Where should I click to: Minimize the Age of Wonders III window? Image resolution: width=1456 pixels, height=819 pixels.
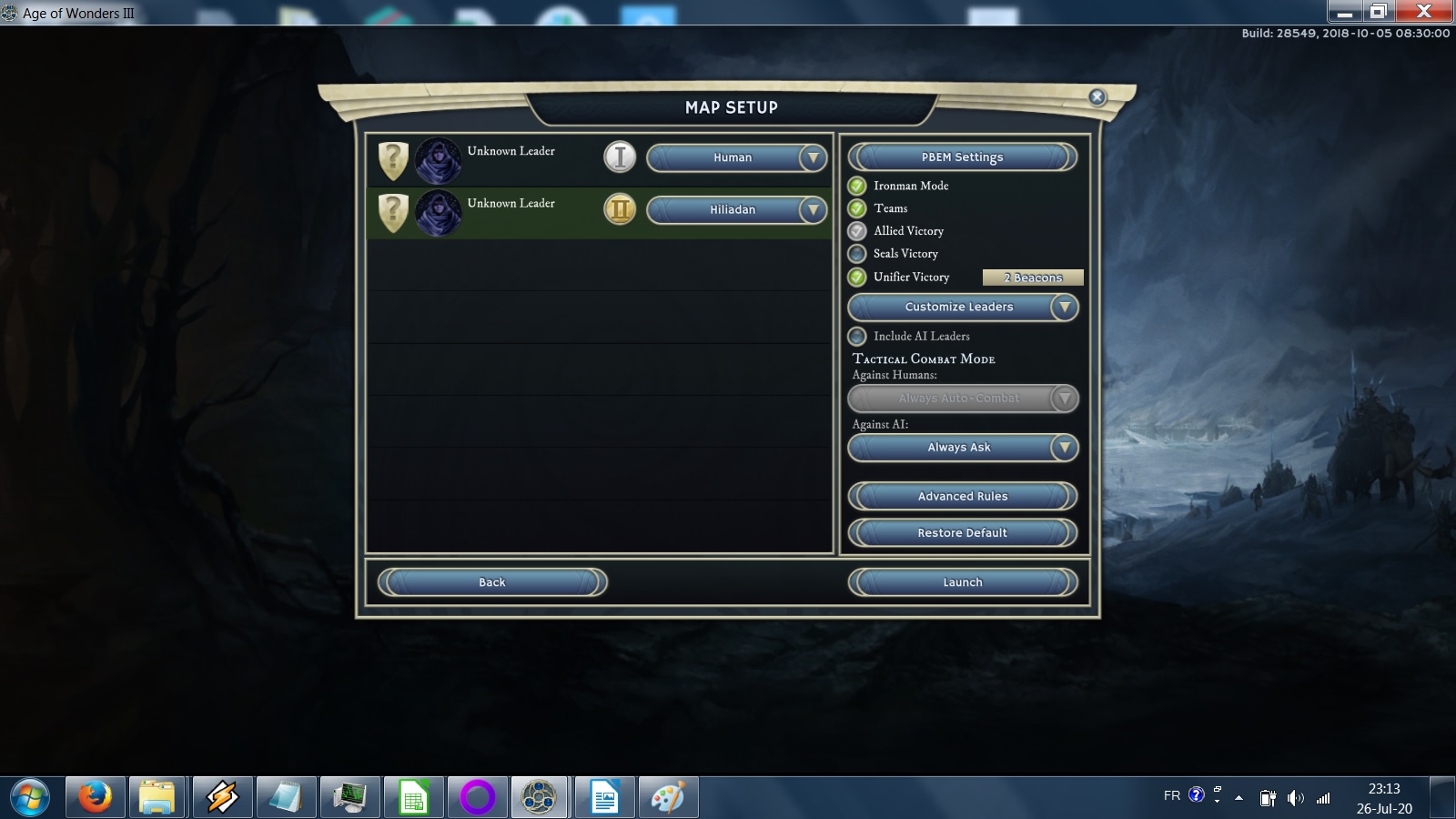coord(1344,12)
